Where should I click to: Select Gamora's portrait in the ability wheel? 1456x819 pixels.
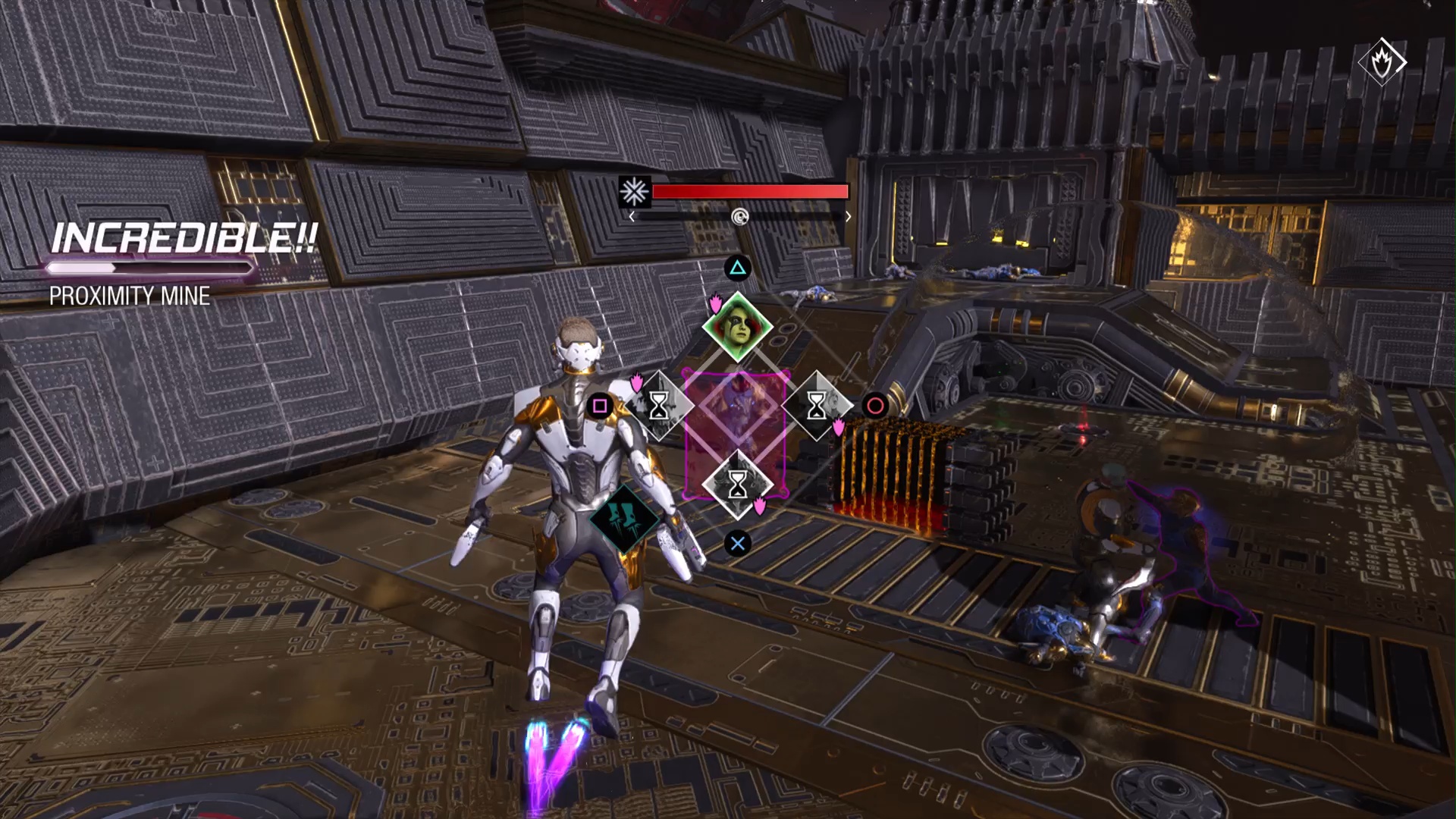click(x=737, y=328)
